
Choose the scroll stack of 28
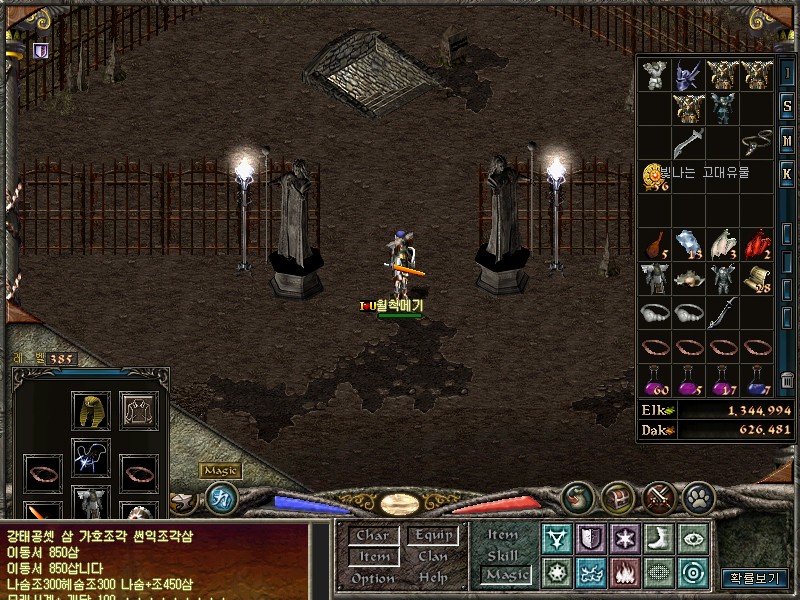click(x=757, y=278)
